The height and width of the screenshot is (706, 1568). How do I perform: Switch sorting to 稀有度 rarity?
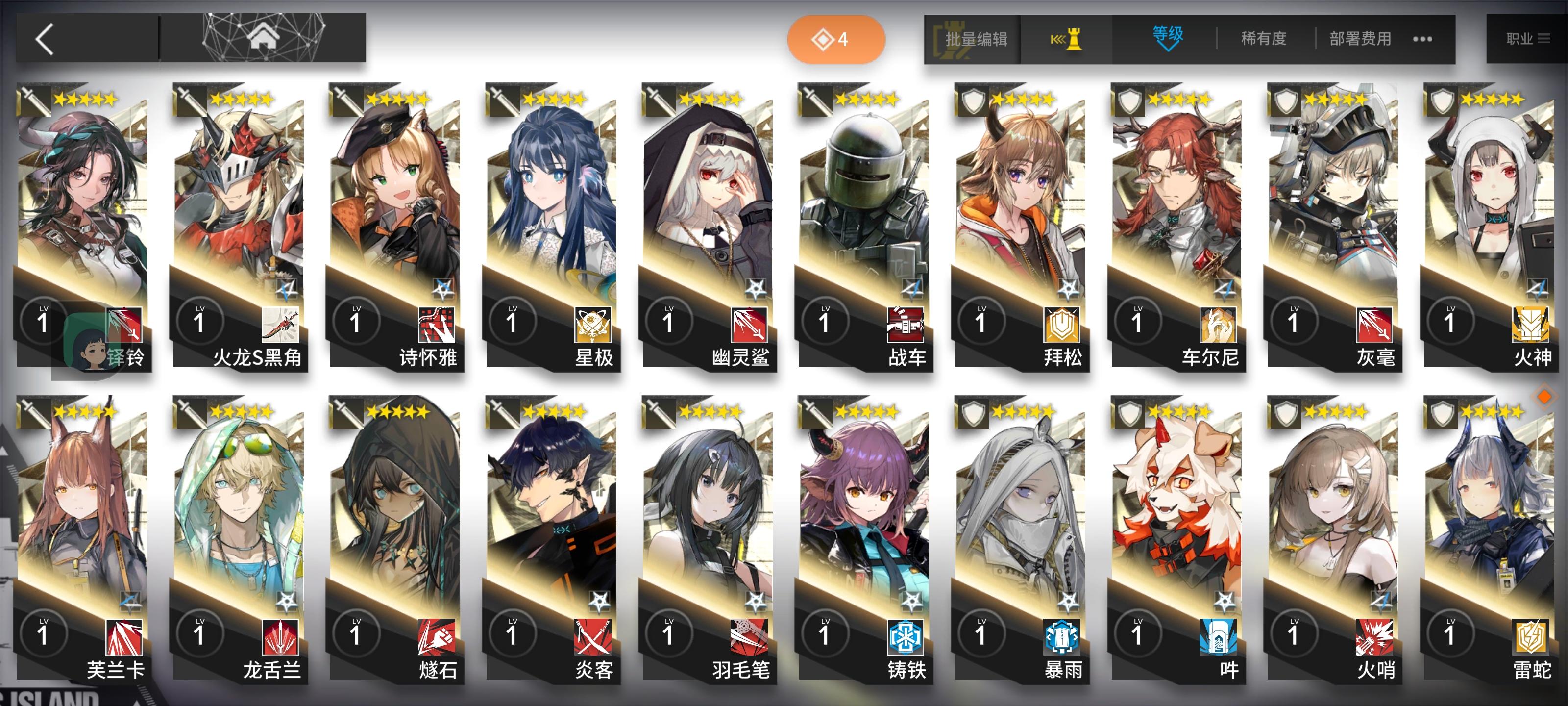[x=1261, y=38]
